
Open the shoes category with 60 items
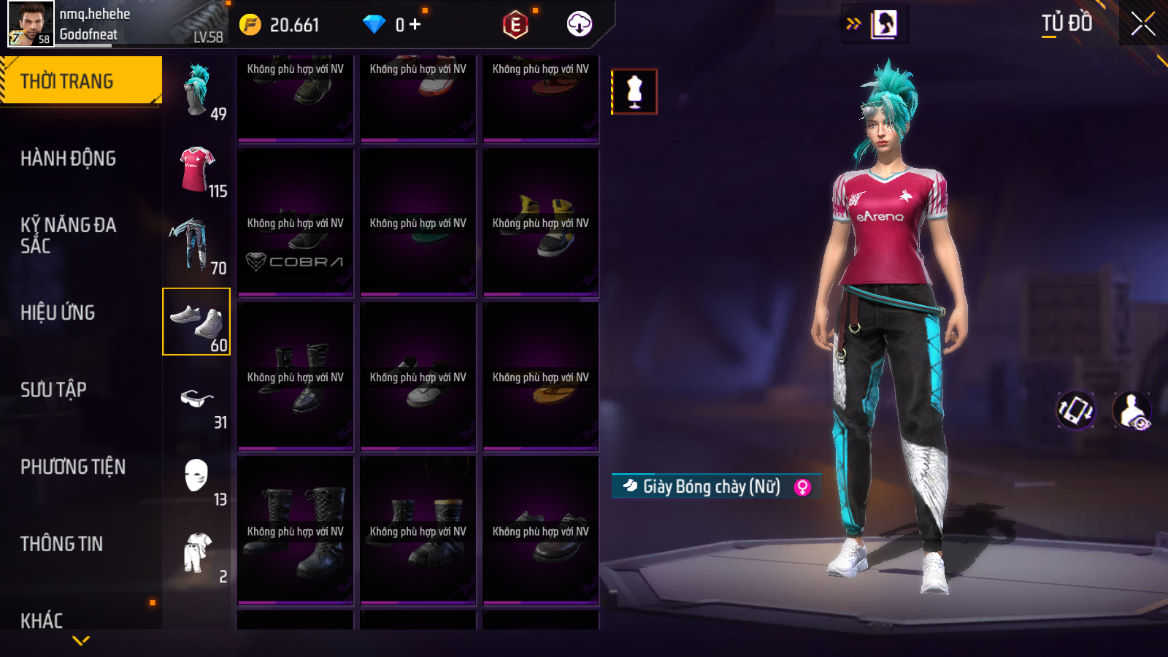coord(197,322)
